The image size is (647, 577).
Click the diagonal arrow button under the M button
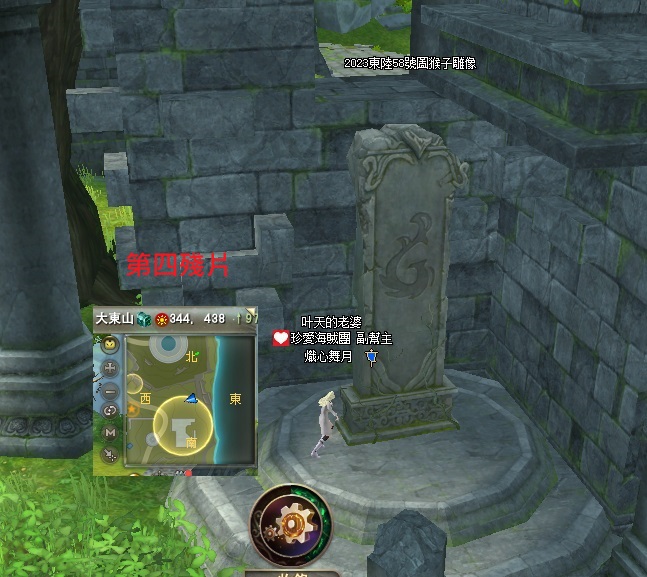pyautogui.click(x=110, y=455)
